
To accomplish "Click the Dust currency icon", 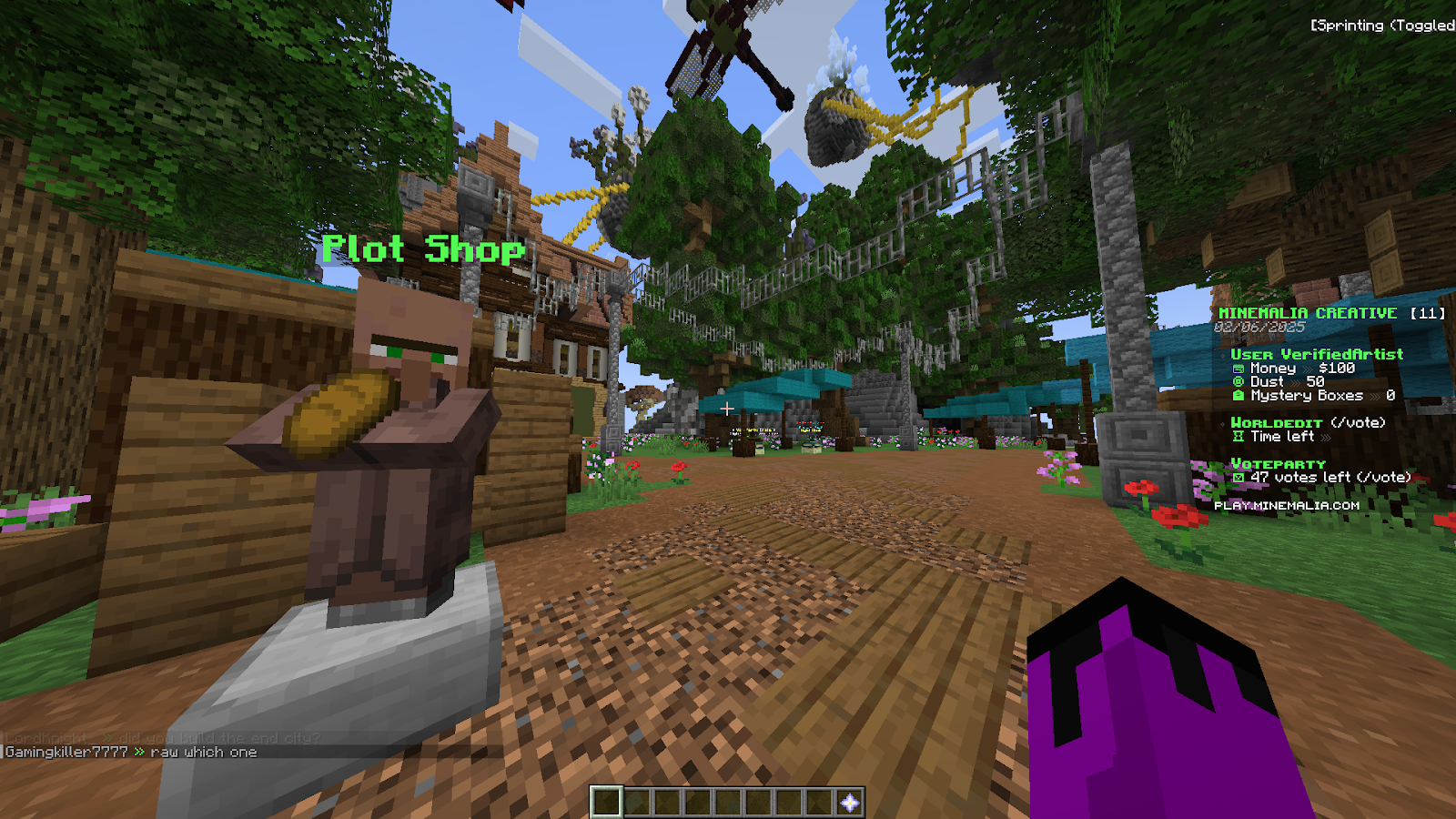I will [1237, 381].
